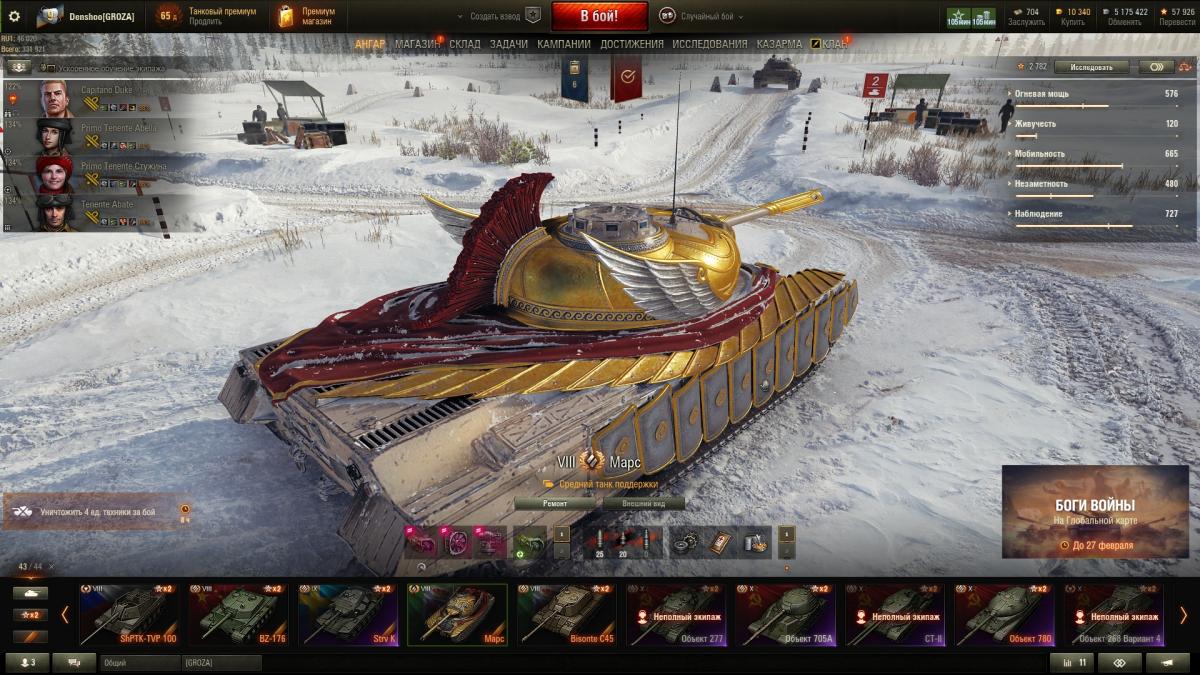Open the Боги войны event banner
Image resolution: width=1200 pixels, height=675 pixels.
[1095, 512]
